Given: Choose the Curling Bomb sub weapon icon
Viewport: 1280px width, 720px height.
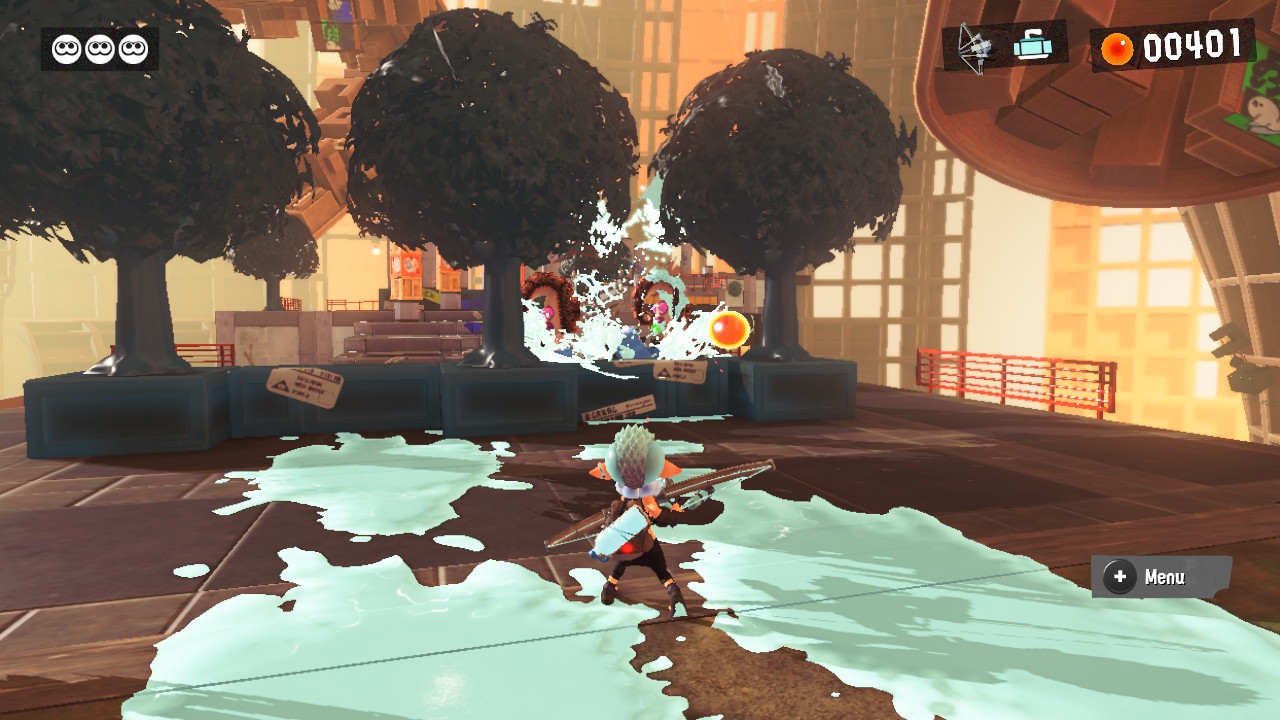Looking at the screenshot, I should (x=1031, y=45).
